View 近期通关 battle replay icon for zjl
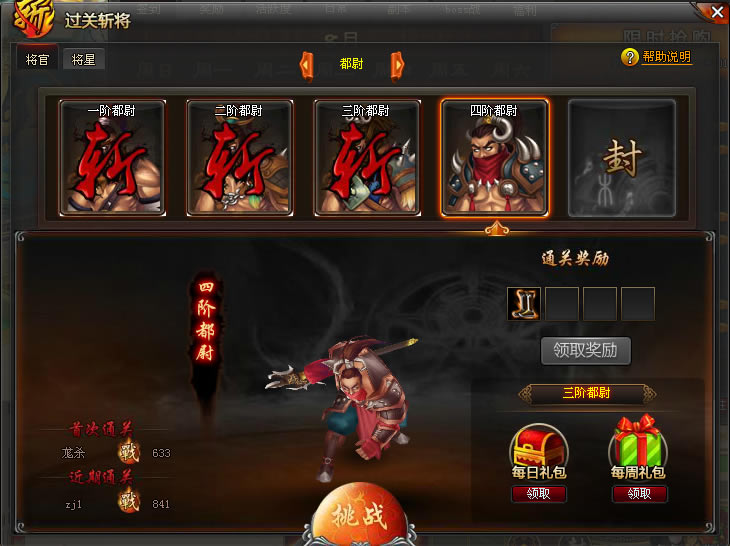 128,503
